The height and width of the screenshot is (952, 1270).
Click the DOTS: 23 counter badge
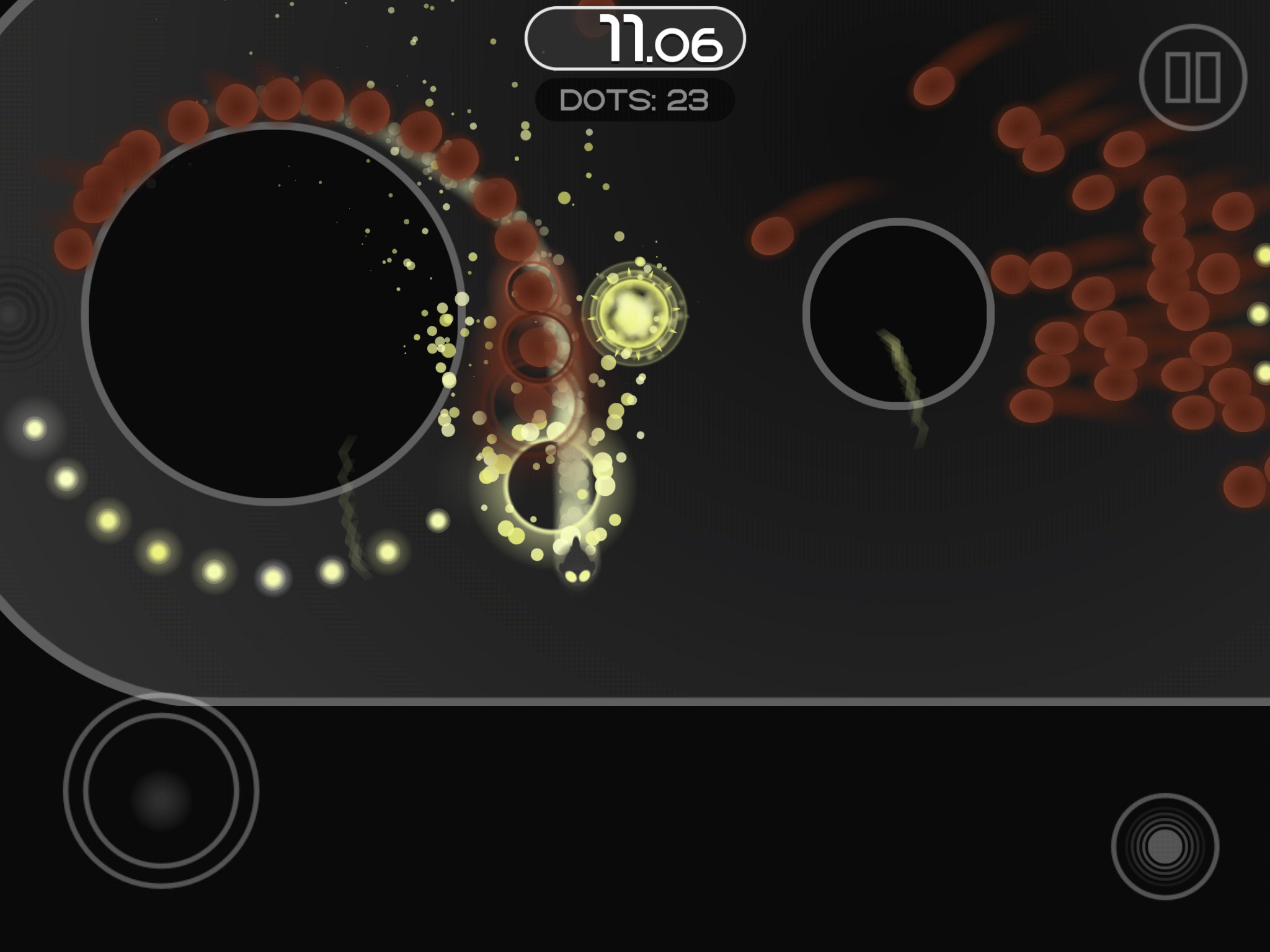pos(636,97)
